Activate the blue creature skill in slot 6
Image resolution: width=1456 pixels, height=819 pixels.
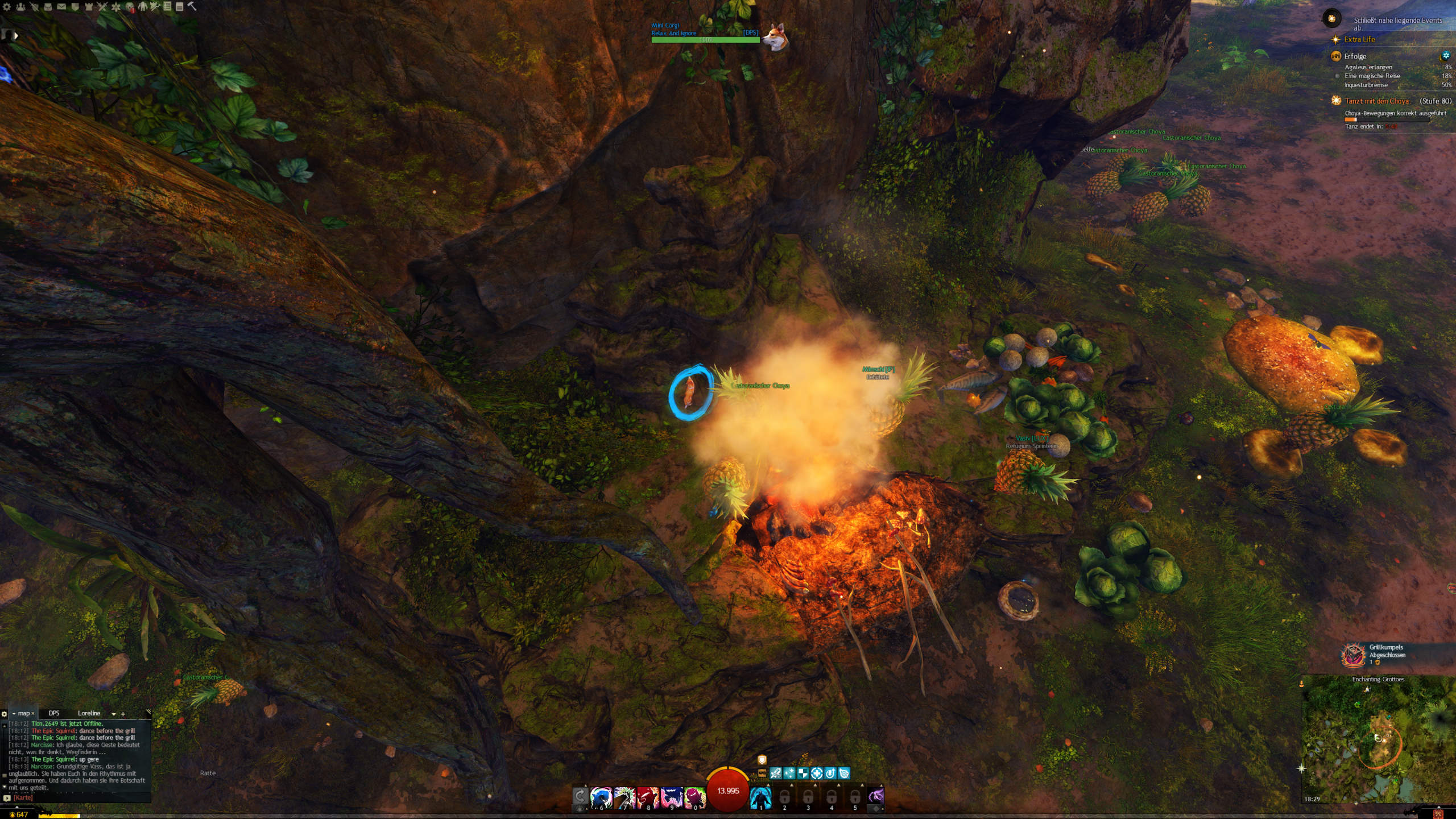601,797
